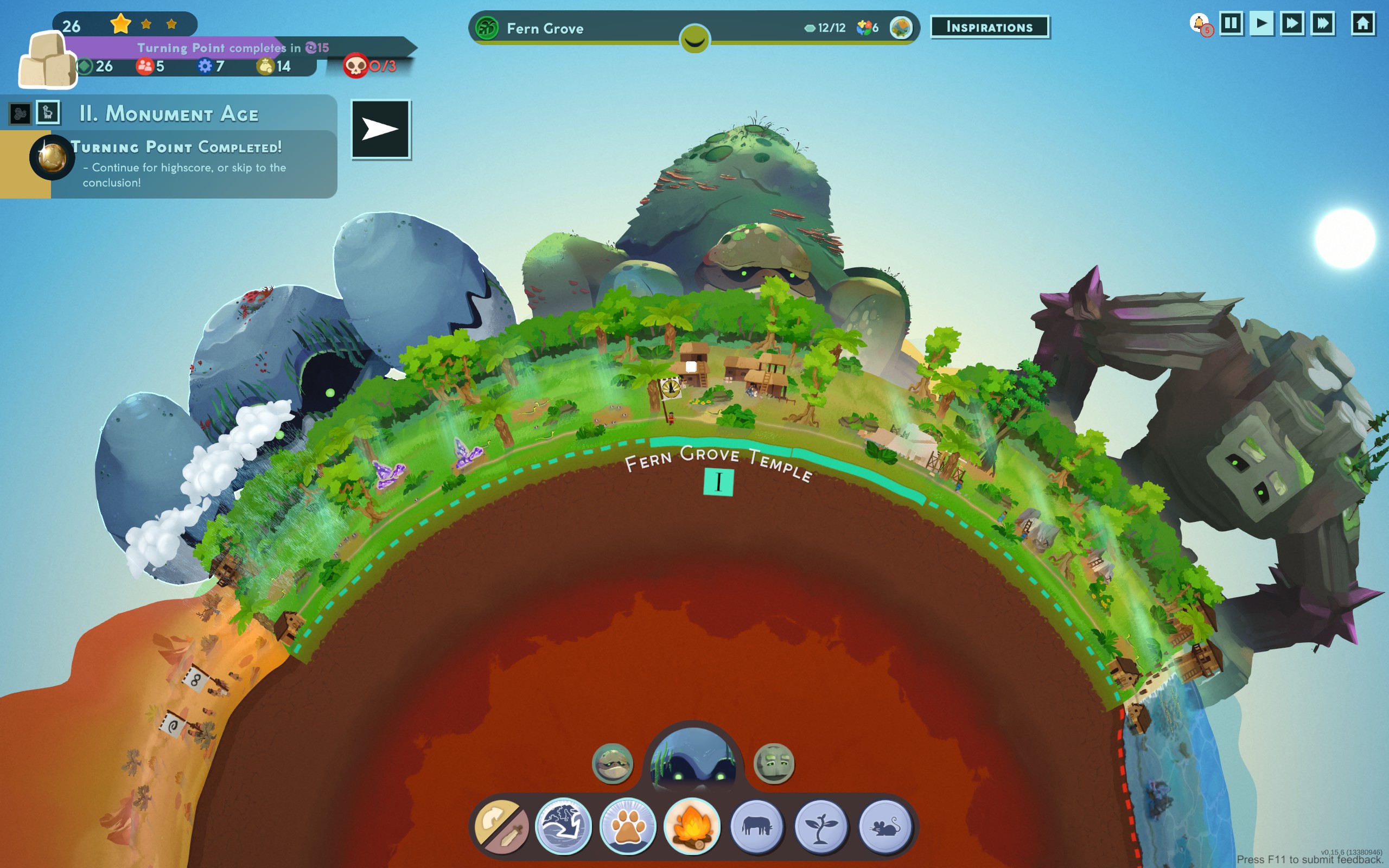Select the swamp toad giant portrait

pos(613,763)
